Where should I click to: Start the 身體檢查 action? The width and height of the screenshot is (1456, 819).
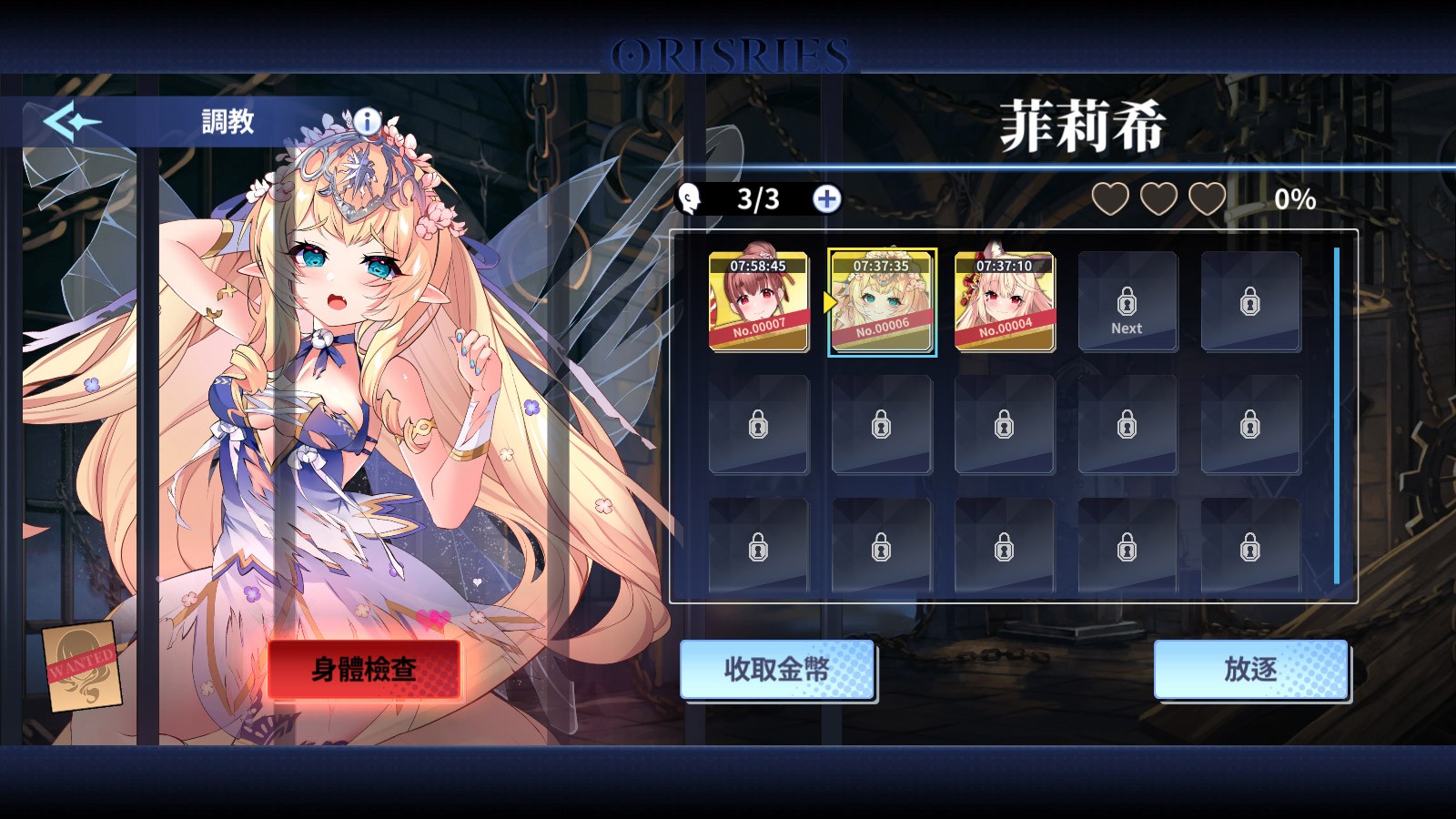point(364,670)
